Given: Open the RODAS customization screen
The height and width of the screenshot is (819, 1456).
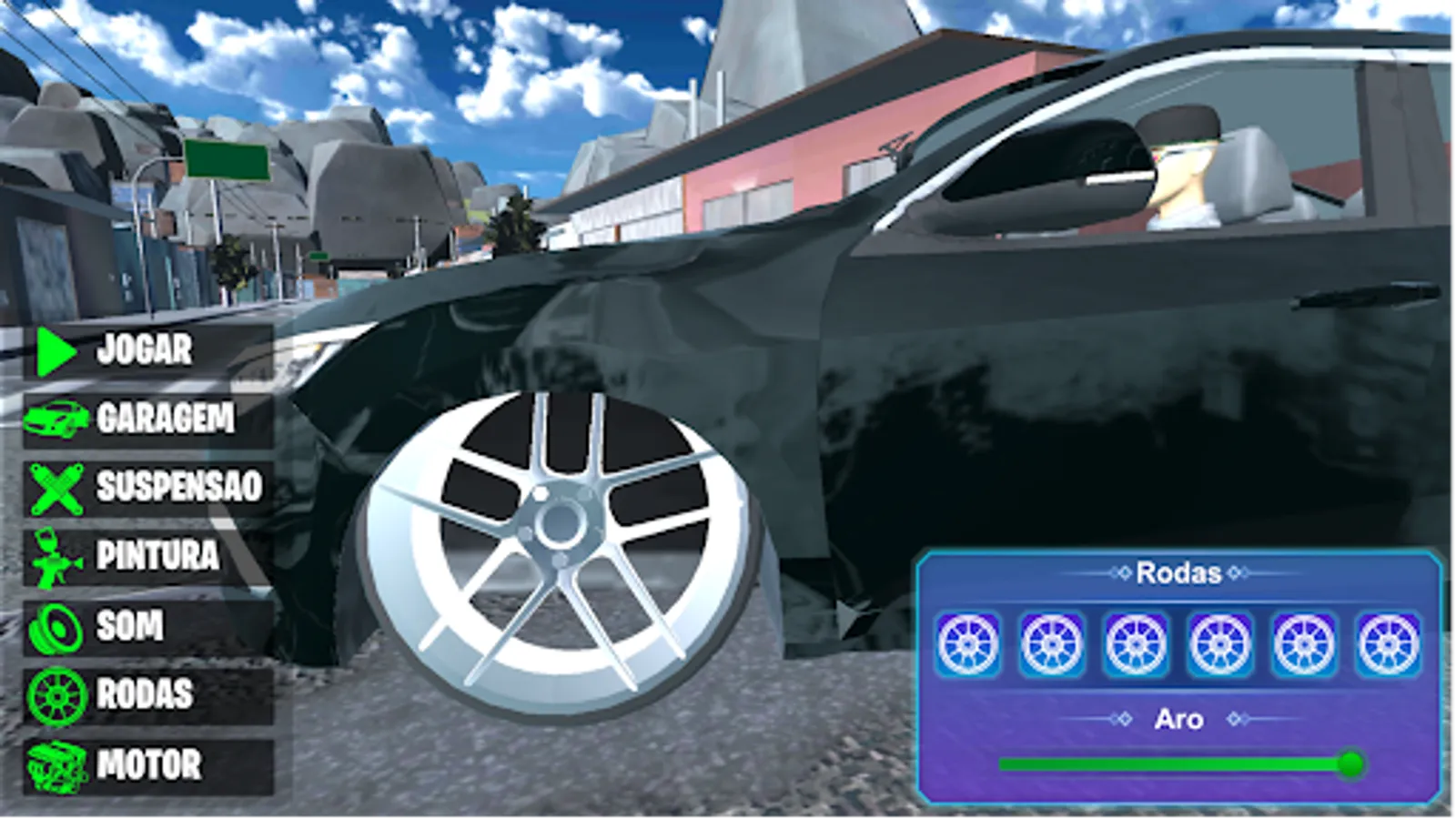Looking at the screenshot, I should click(x=146, y=693).
